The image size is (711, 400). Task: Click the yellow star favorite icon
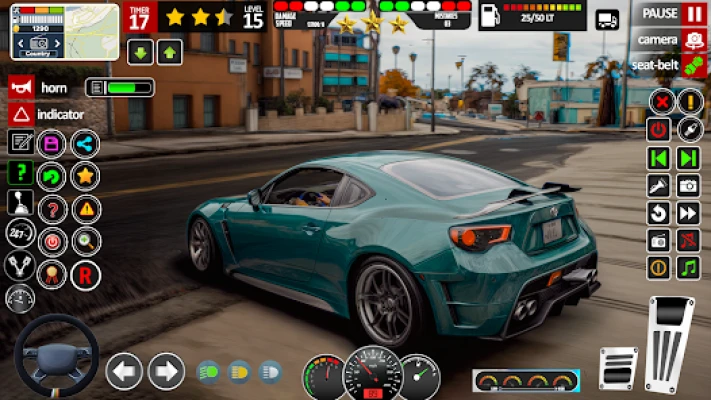point(84,176)
